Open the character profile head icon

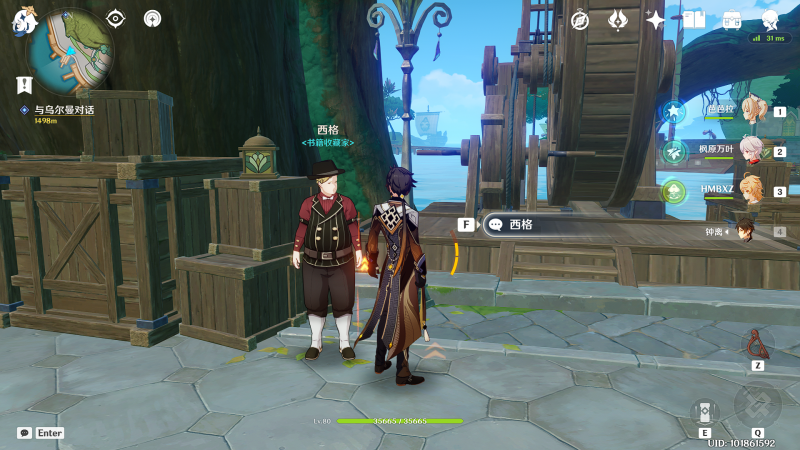click(770, 20)
